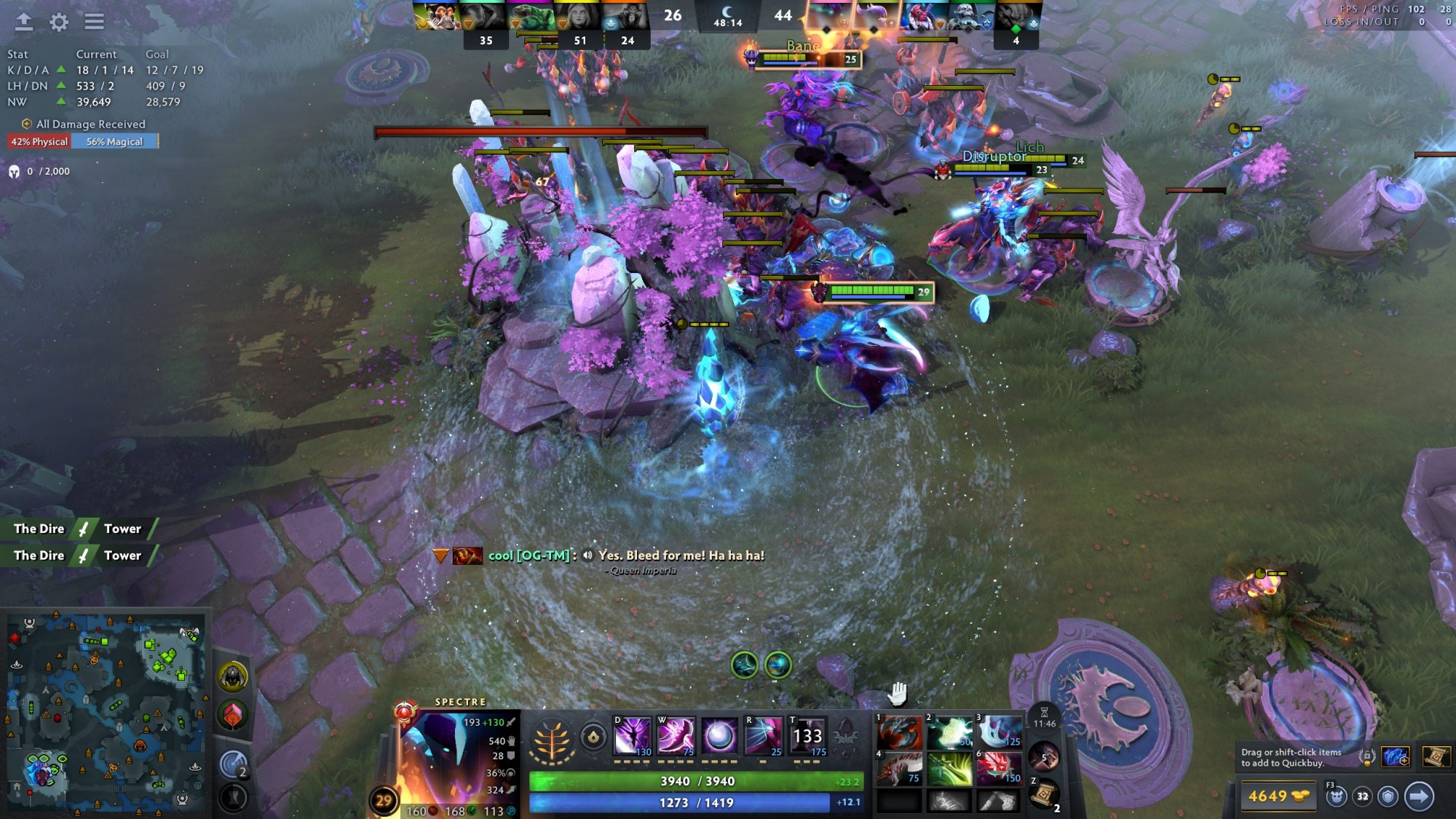This screenshot has height=819, width=1456.
Task: Activate the glyph shield button
Action: tap(1388, 796)
